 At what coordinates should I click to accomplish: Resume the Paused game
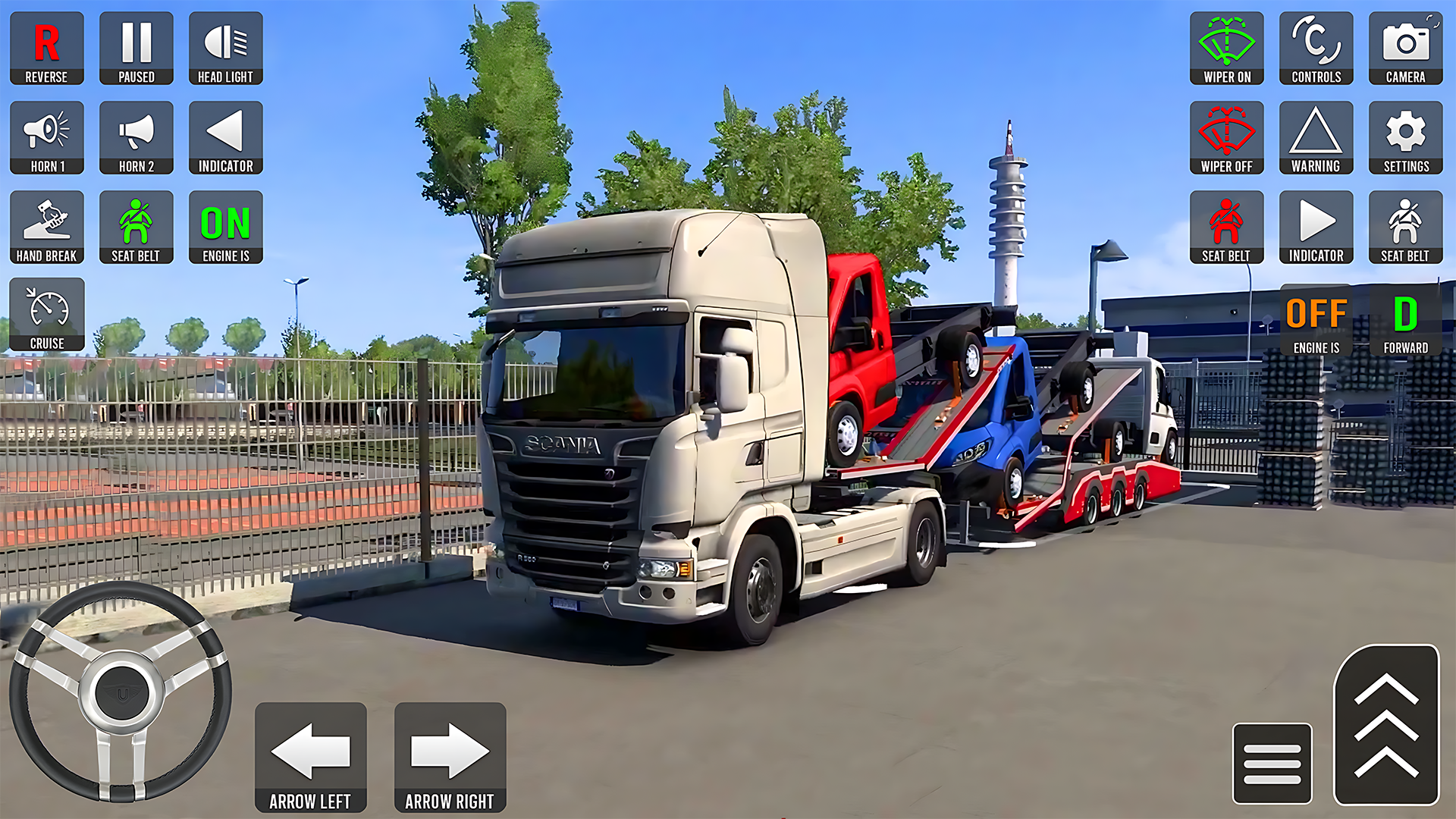(x=136, y=47)
